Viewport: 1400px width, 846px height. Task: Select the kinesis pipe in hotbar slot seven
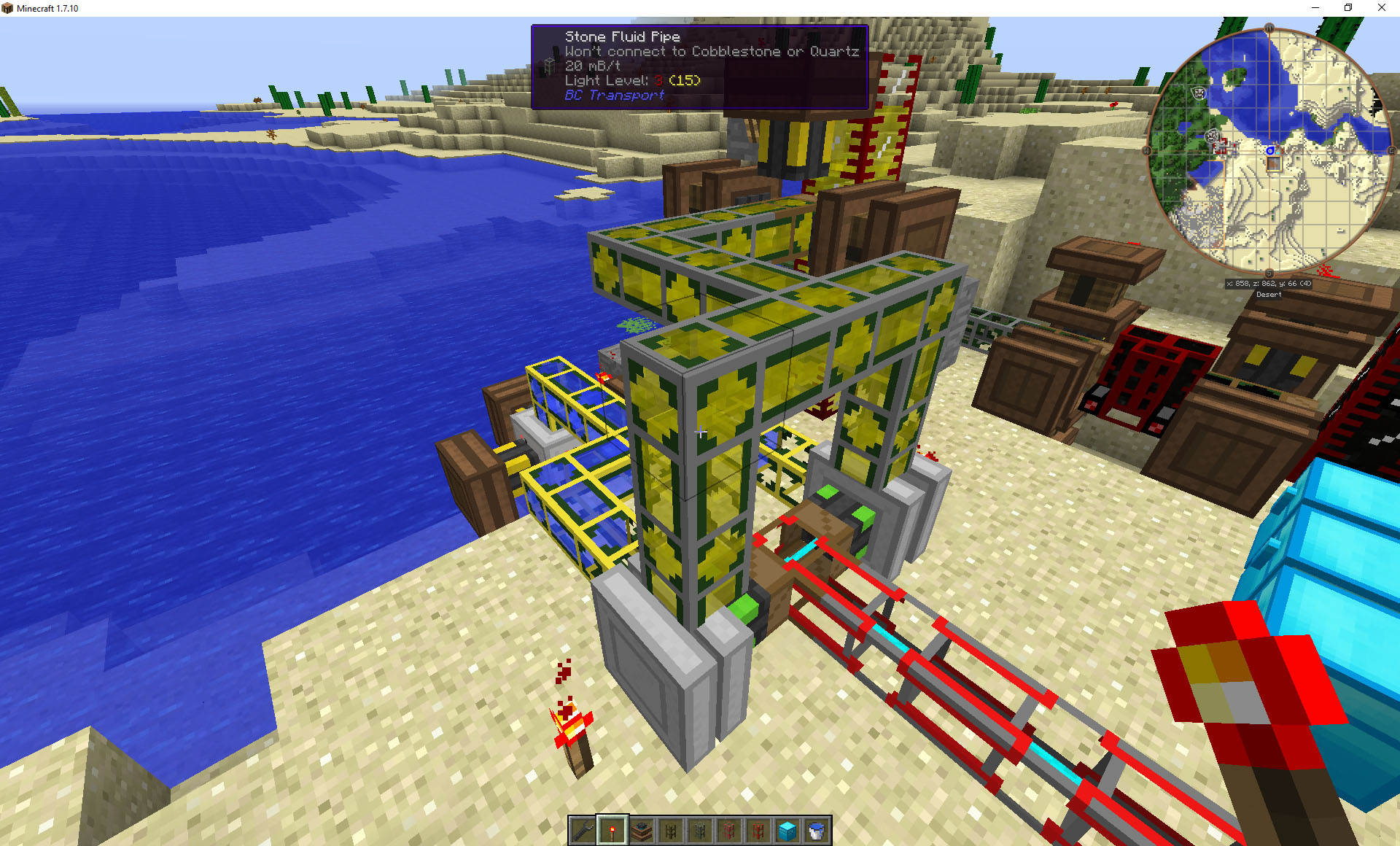(758, 829)
